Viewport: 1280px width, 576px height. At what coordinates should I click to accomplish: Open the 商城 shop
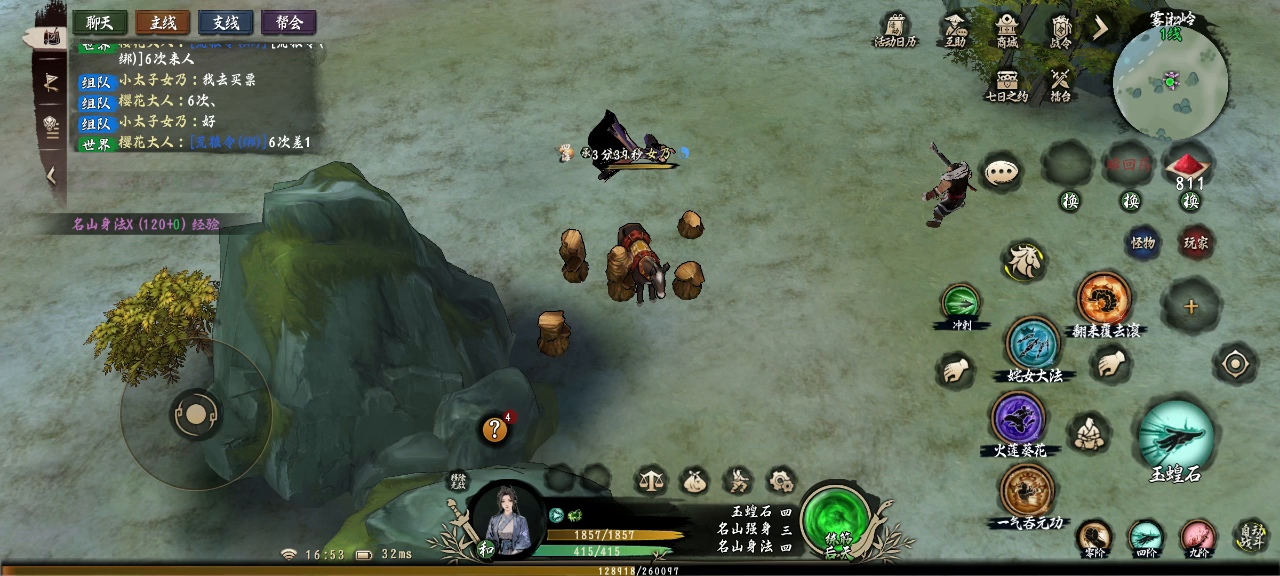tap(1006, 28)
